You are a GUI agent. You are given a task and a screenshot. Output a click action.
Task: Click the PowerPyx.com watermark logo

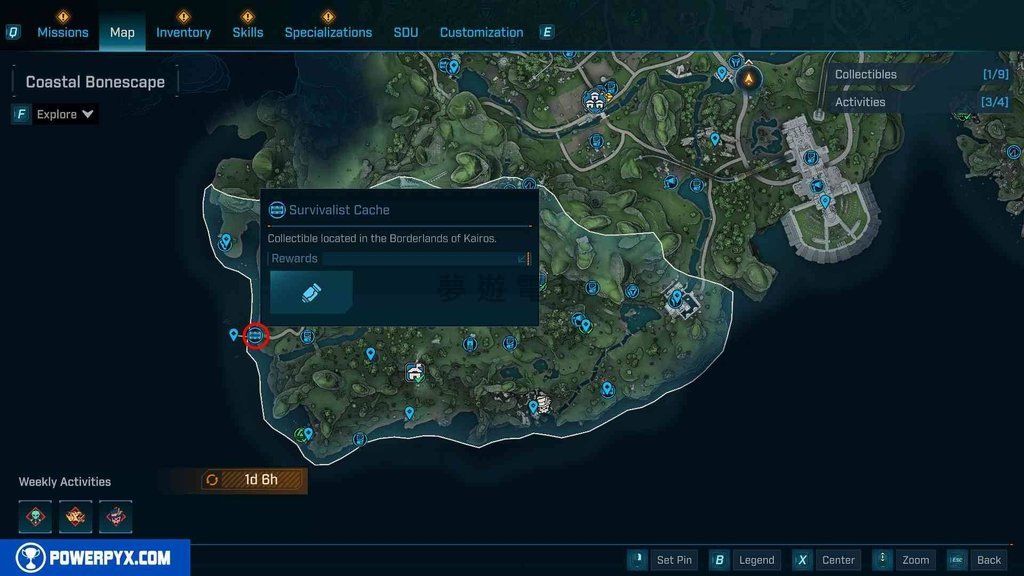click(x=95, y=558)
